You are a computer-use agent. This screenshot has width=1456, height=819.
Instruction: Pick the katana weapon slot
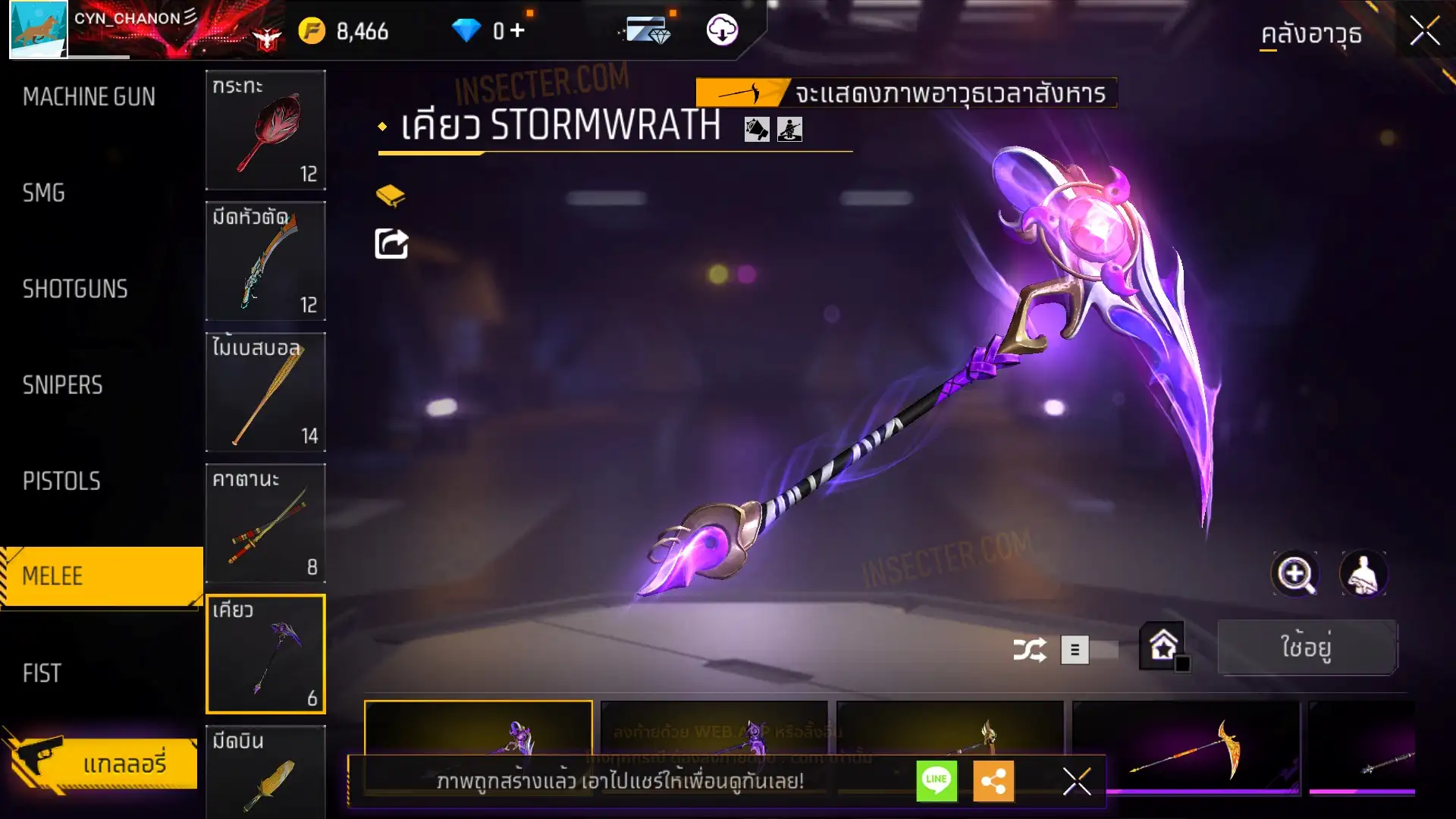[265, 523]
